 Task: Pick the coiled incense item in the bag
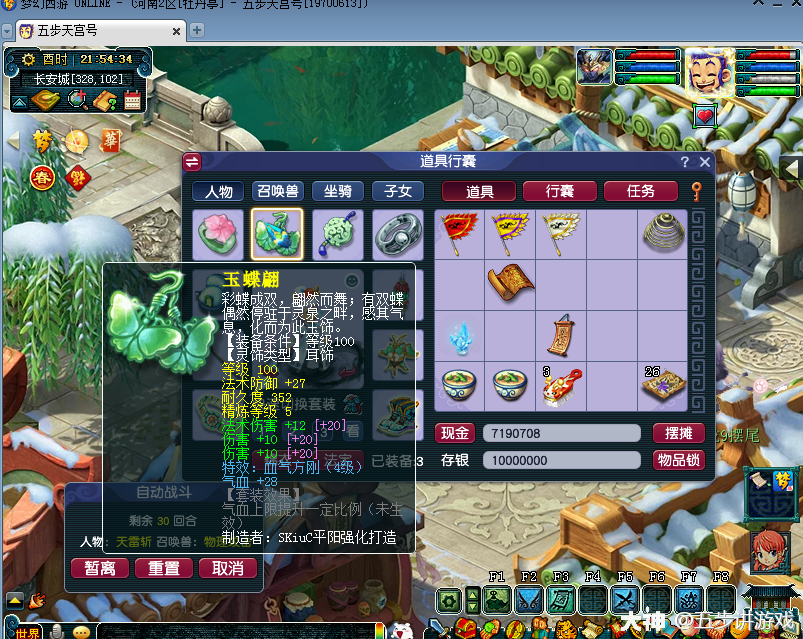pos(661,233)
